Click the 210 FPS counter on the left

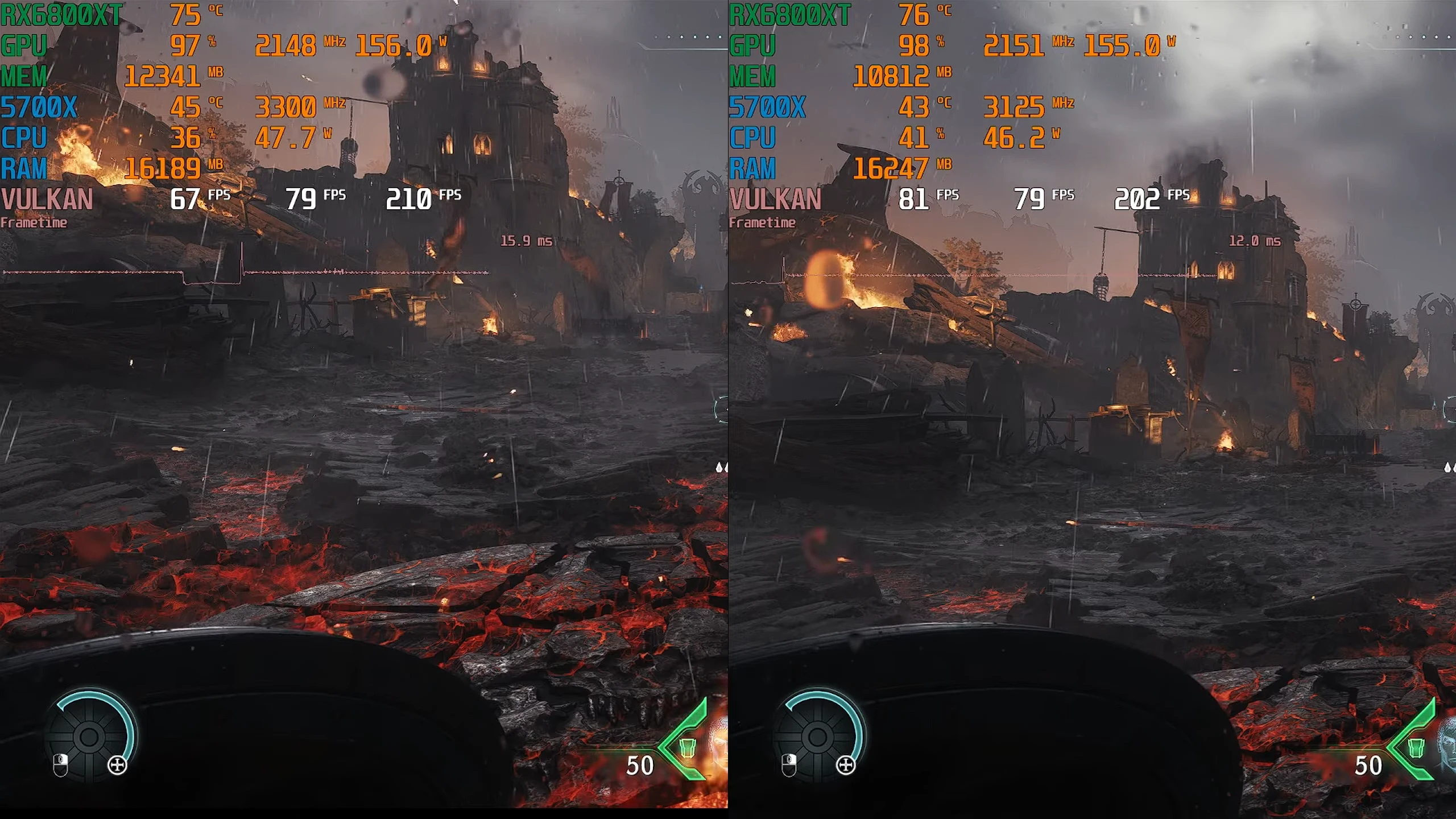pyautogui.click(x=409, y=198)
